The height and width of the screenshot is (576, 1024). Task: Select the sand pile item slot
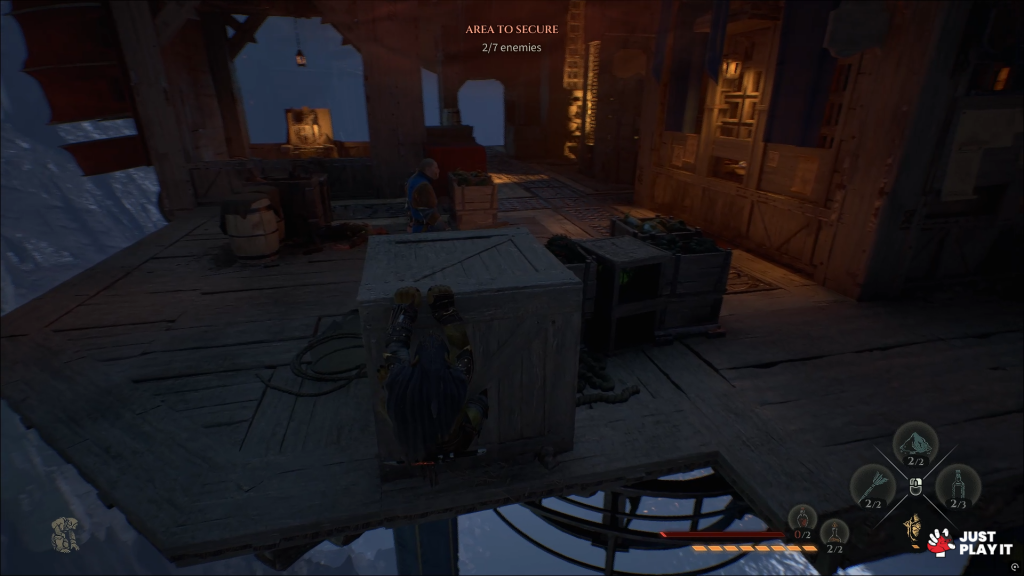tap(916, 444)
